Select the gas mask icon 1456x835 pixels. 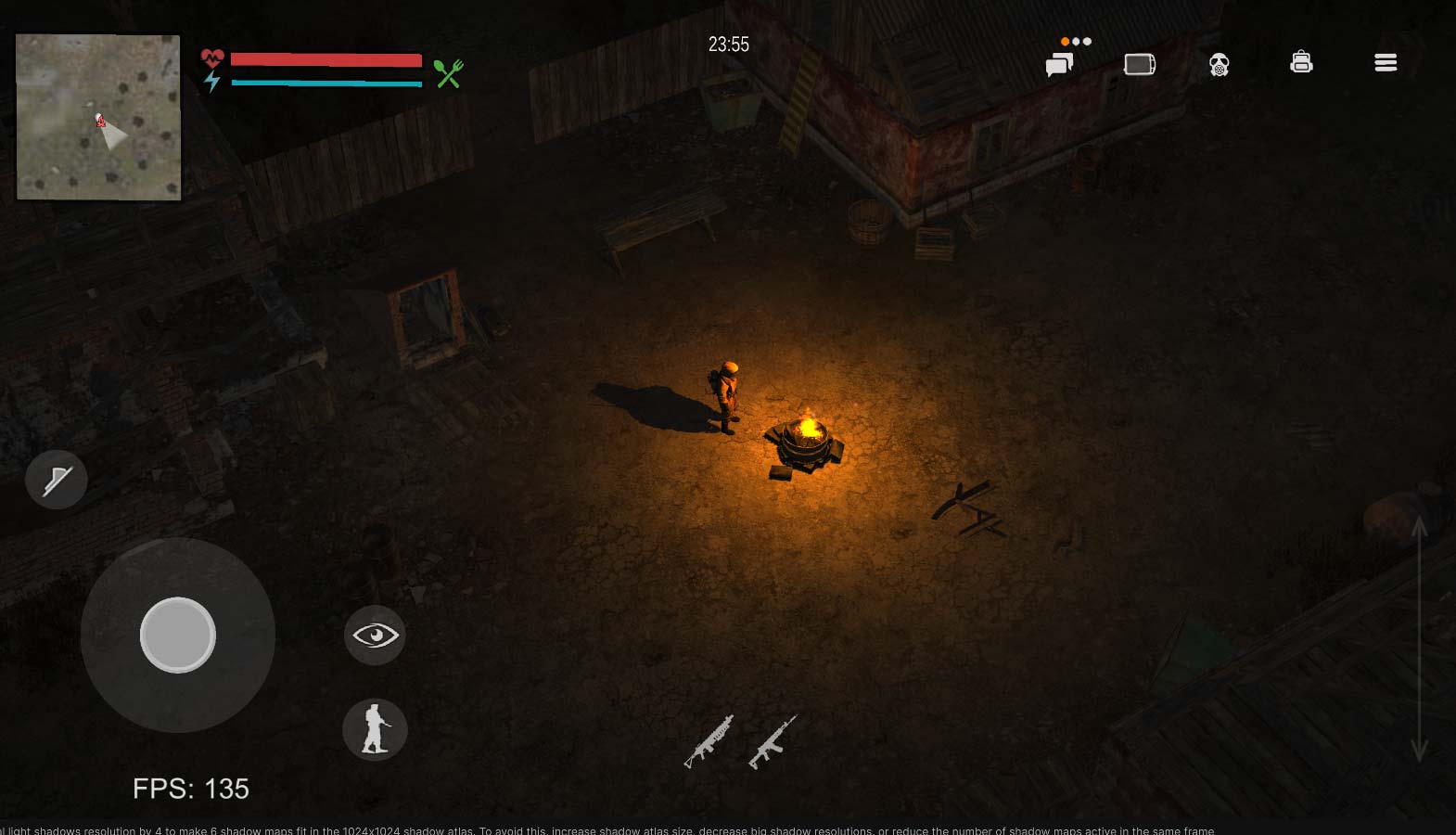pyautogui.click(x=1219, y=64)
